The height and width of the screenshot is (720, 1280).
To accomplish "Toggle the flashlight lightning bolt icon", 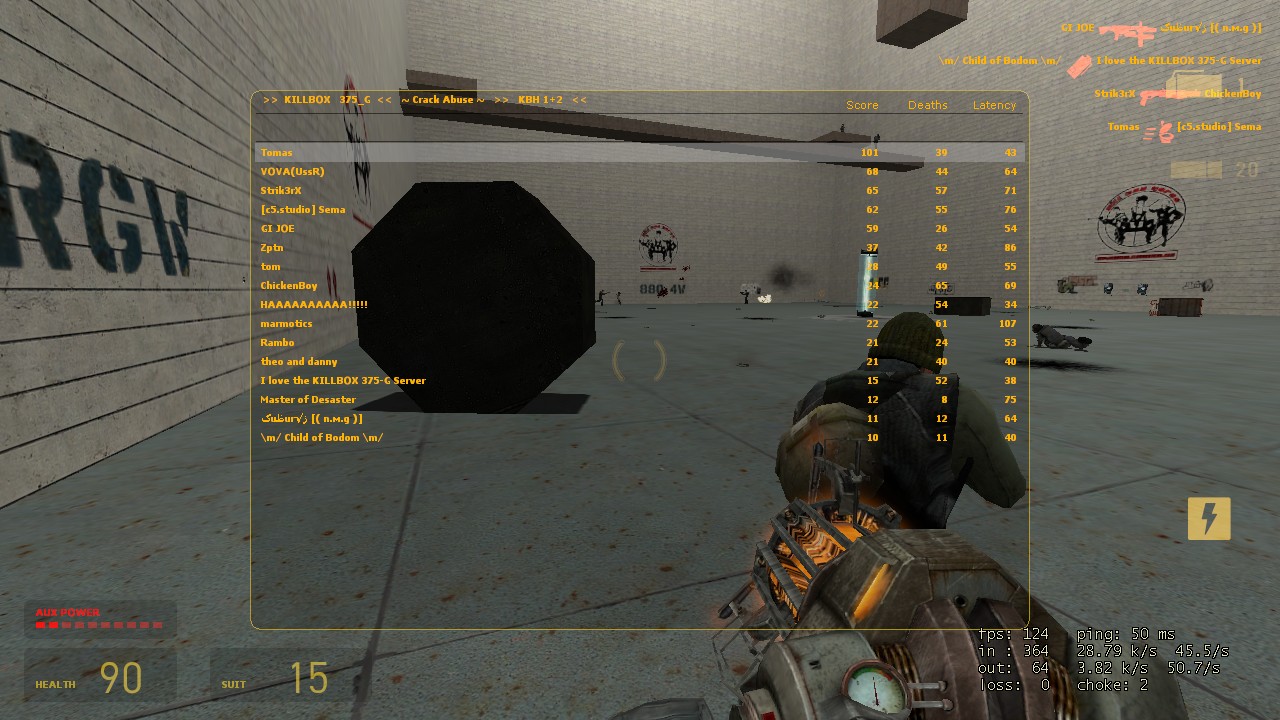I will [1208, 518].
